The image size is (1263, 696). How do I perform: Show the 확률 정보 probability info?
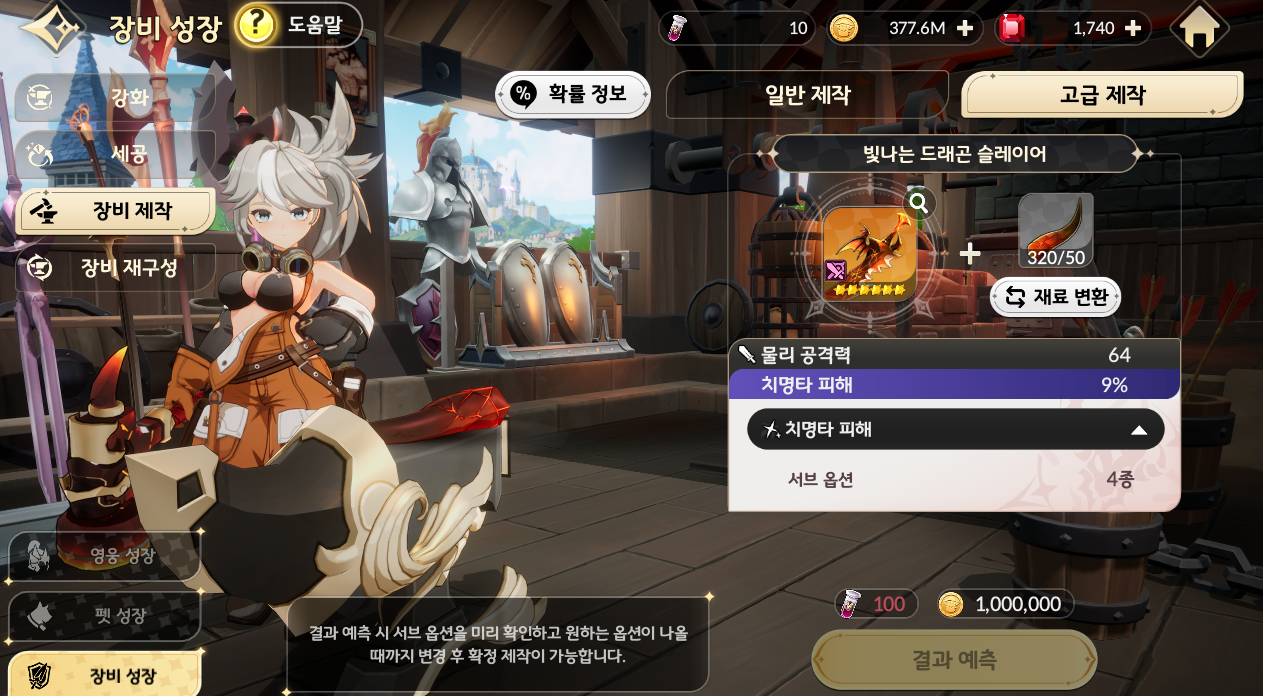click(x=572, y=95)
